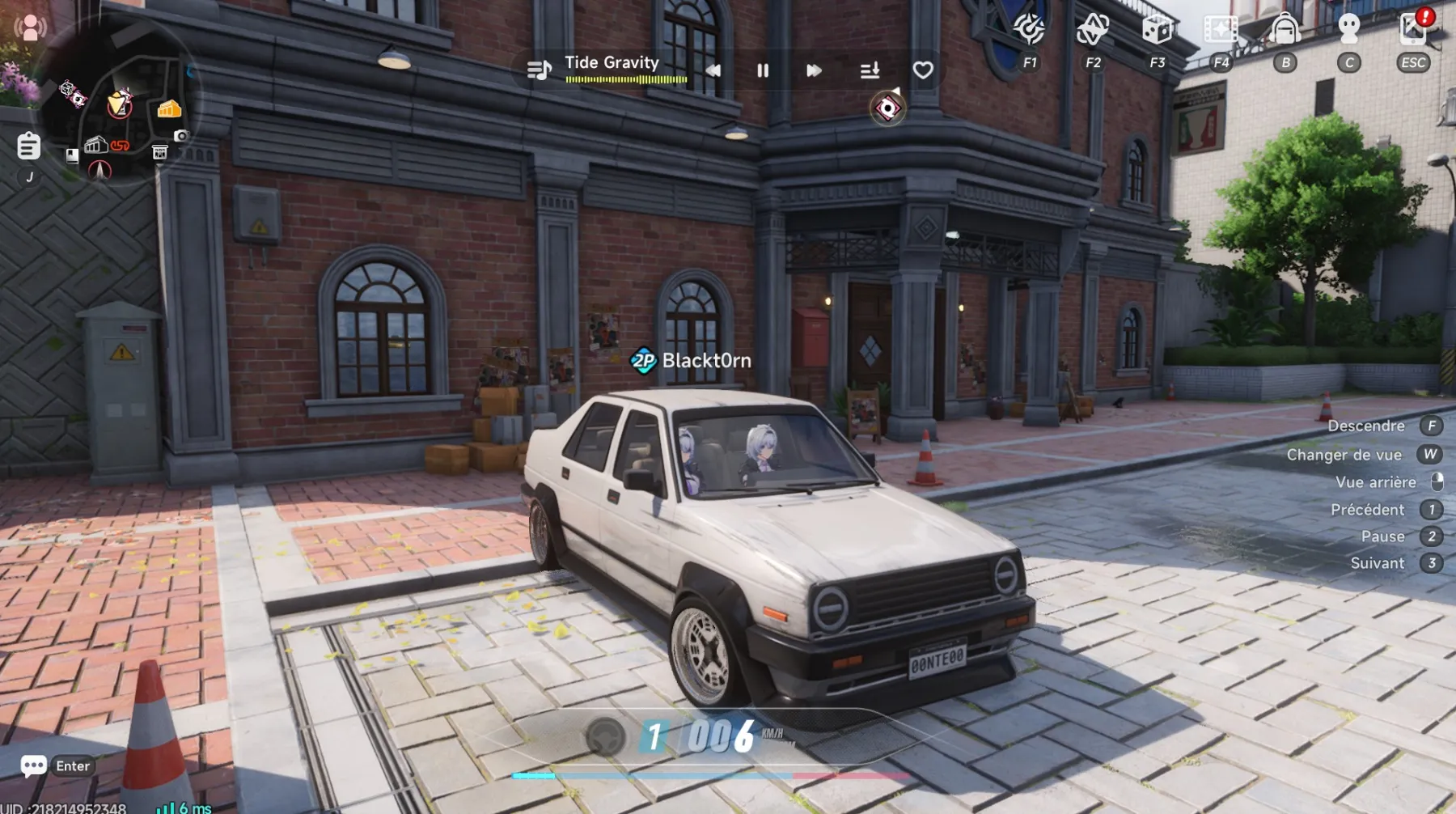This screenshot has width=1456, height=814.
Task: Click the playlist sort order button
Action: pos(870,70)
